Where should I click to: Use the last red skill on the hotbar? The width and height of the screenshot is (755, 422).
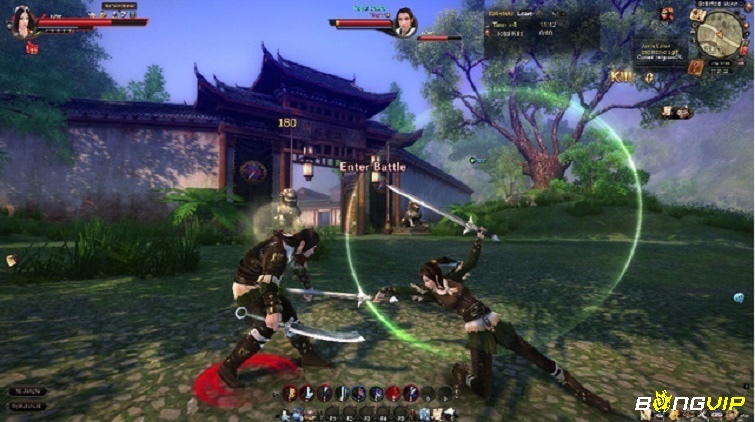tap(394, 393)
